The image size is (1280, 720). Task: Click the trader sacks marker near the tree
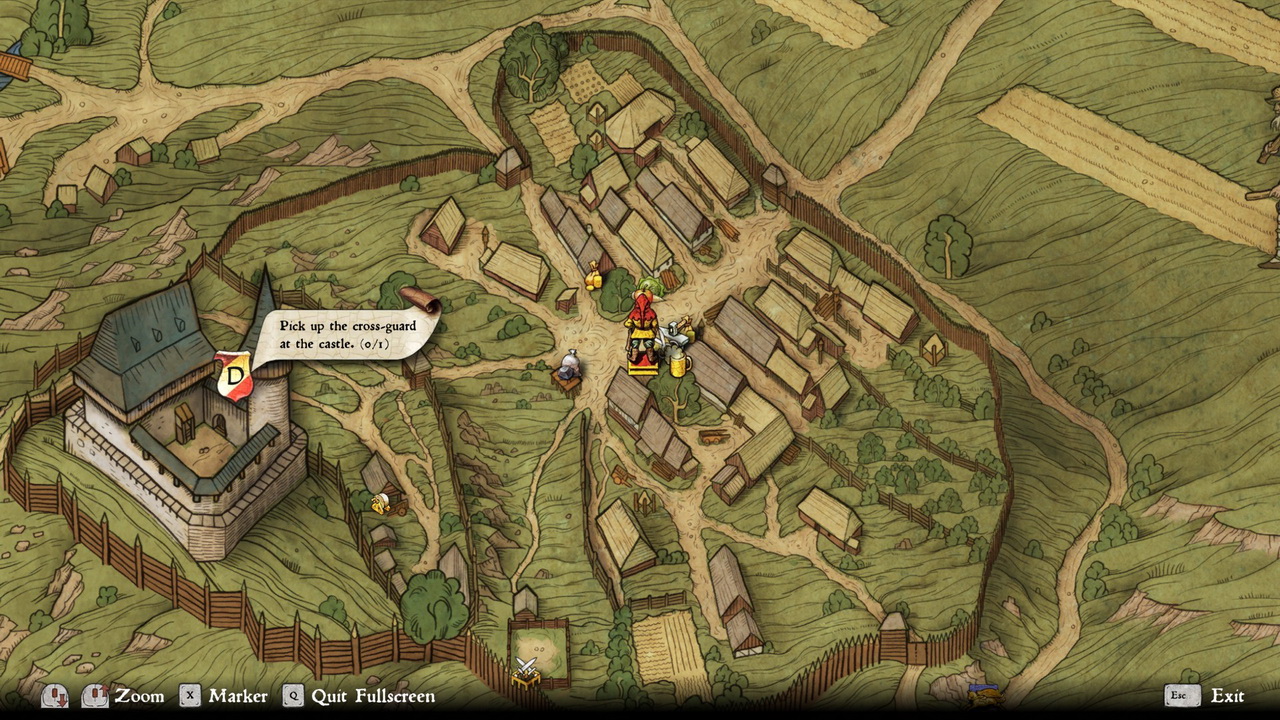click(594, 277)
